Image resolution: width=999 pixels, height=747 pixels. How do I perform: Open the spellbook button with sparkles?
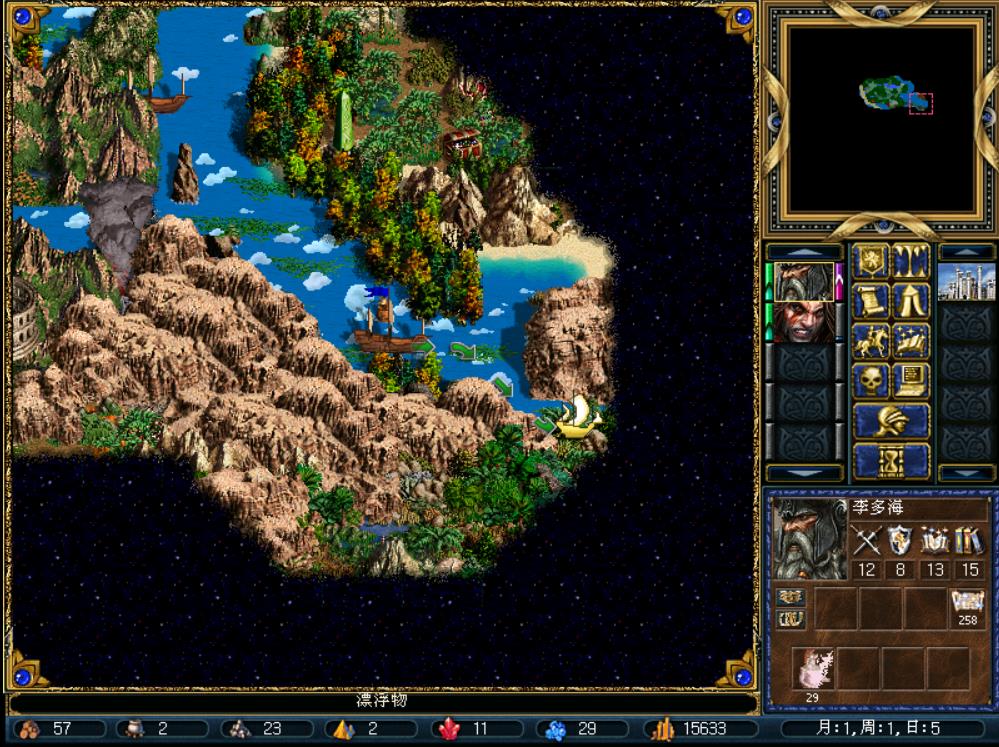click(911, 341)
